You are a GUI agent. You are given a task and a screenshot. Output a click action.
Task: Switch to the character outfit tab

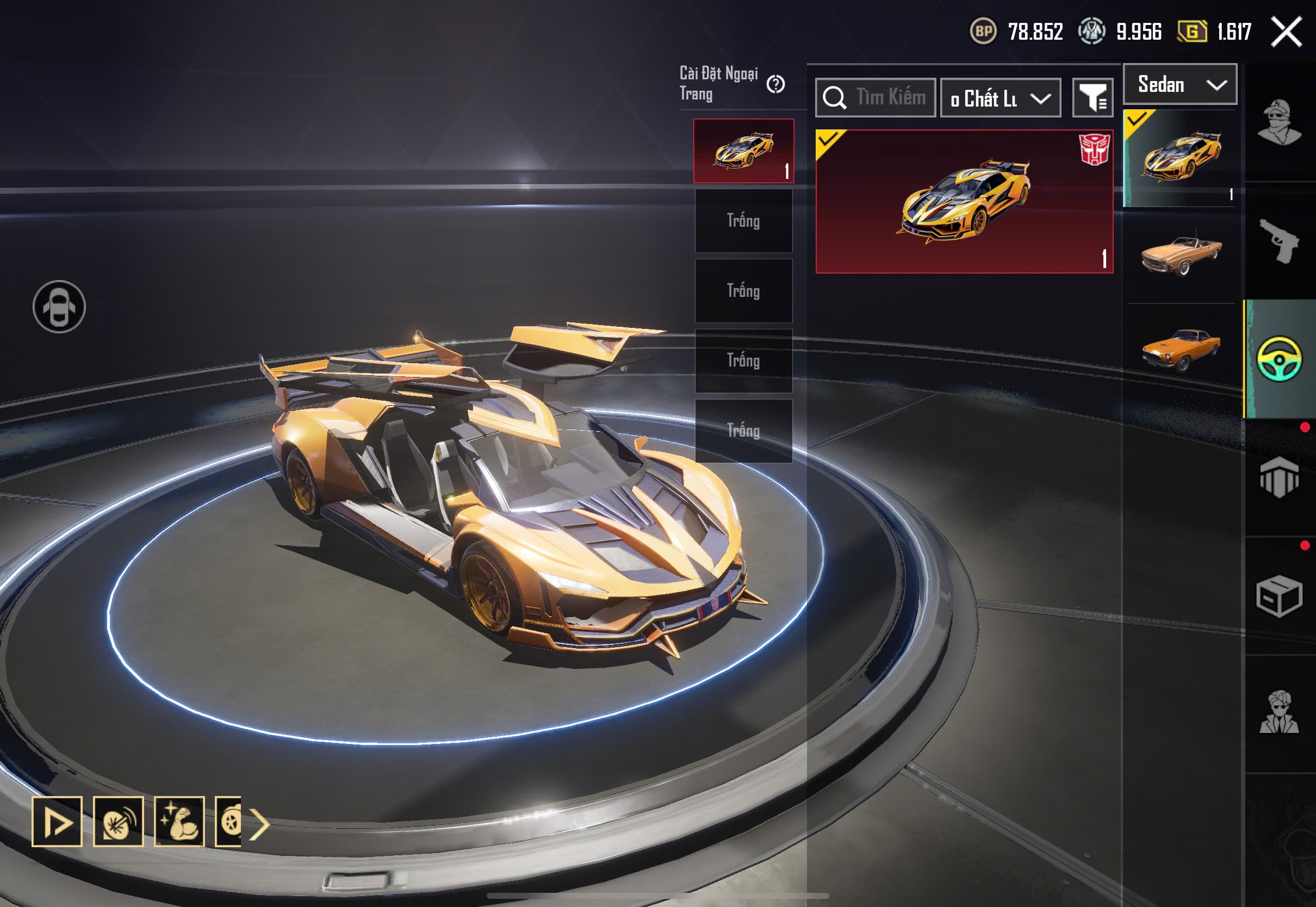(1279, 122)
